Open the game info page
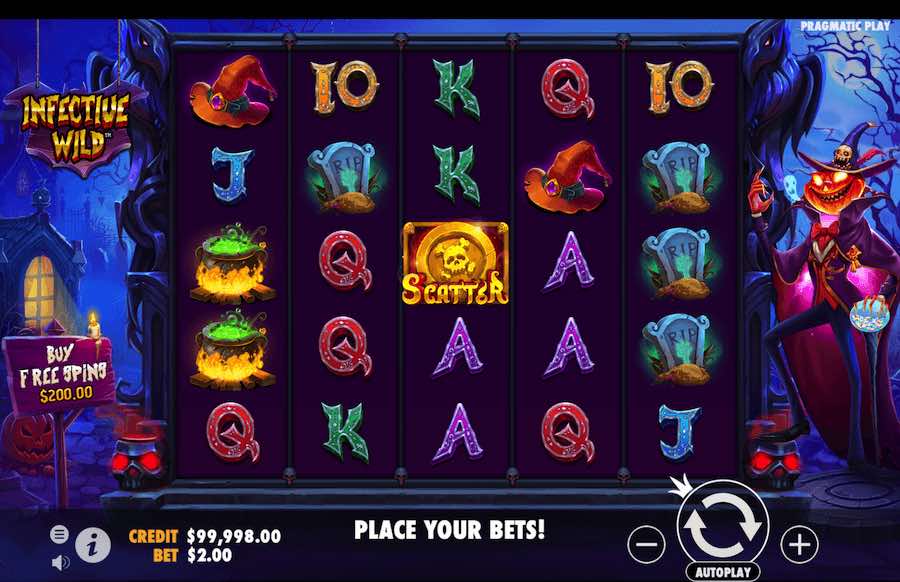This screenshot has width=900, height=582. click(93, 543)
